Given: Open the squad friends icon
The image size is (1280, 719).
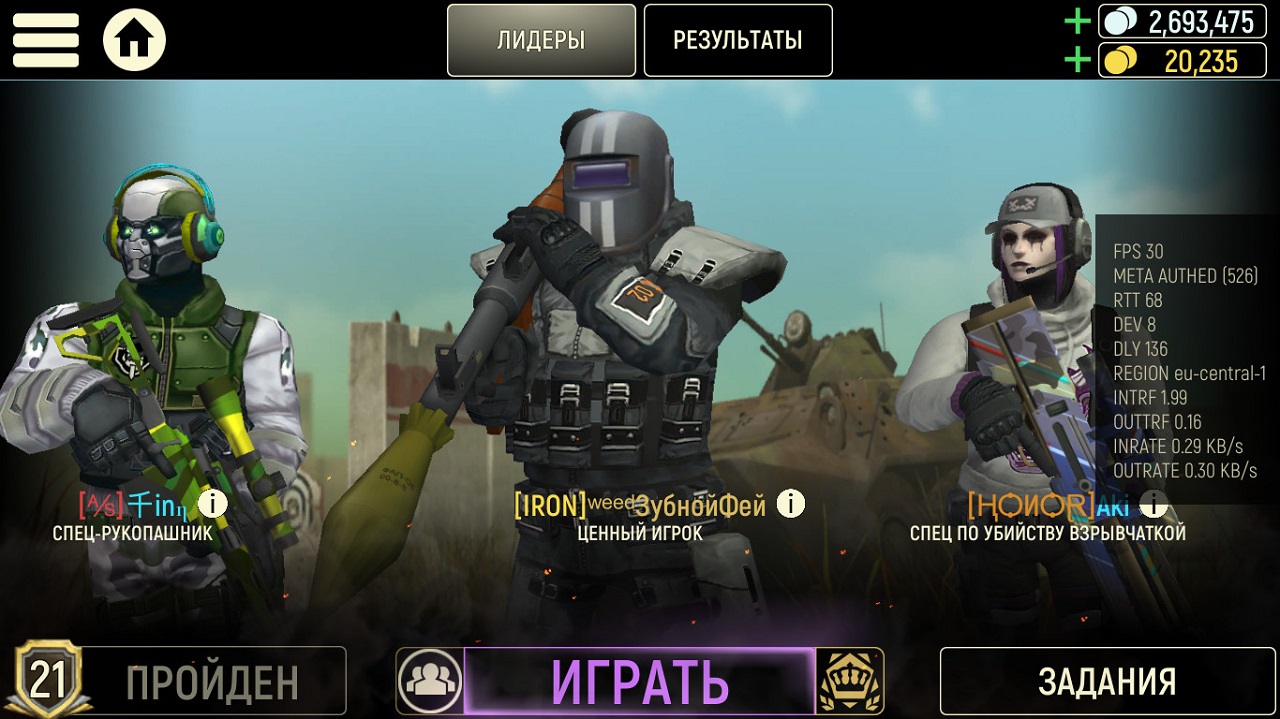Looking at the screenshot, I should (430, 682).
